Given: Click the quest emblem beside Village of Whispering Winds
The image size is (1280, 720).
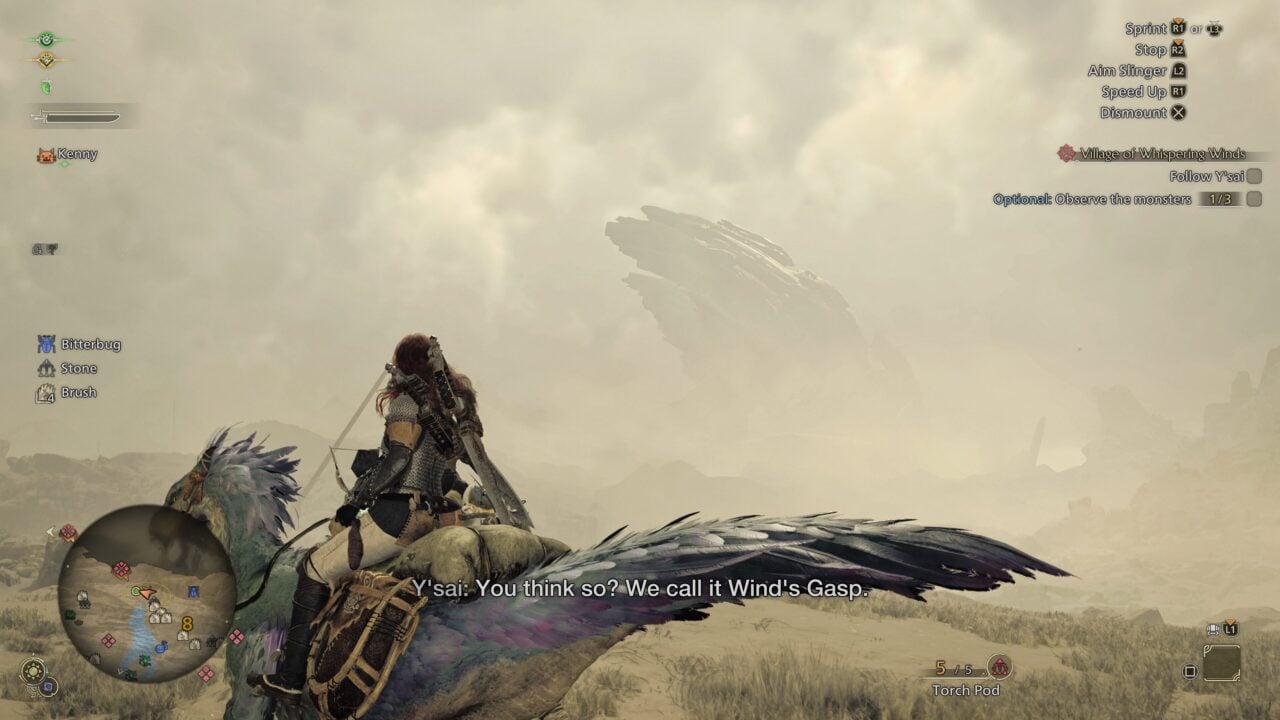Looking at the screenshot, I should [1065, 155].
